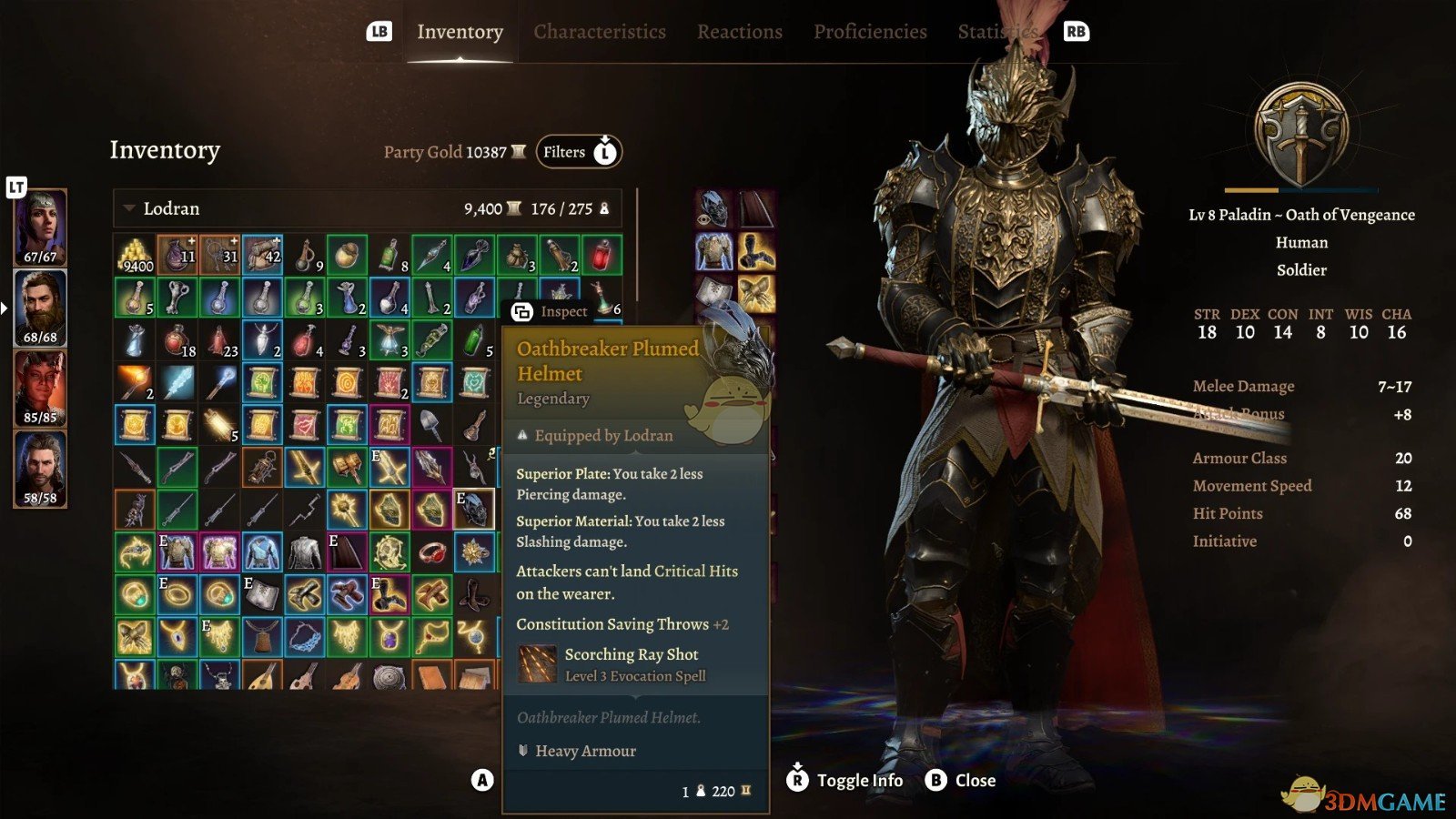Open the Proficiencies tab
This screenshot has width=1456, height=819.
click(x=869, y=31)
